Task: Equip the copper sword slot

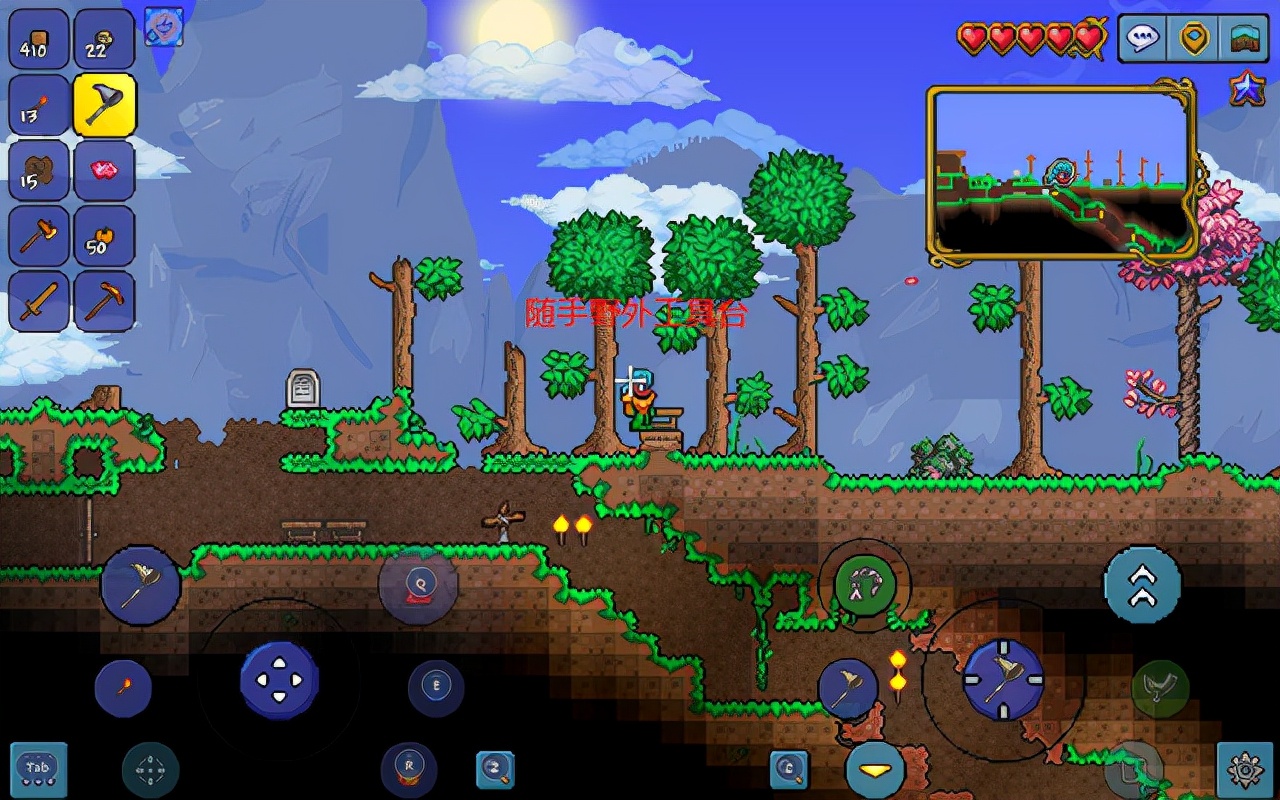Action: (39, 301)
